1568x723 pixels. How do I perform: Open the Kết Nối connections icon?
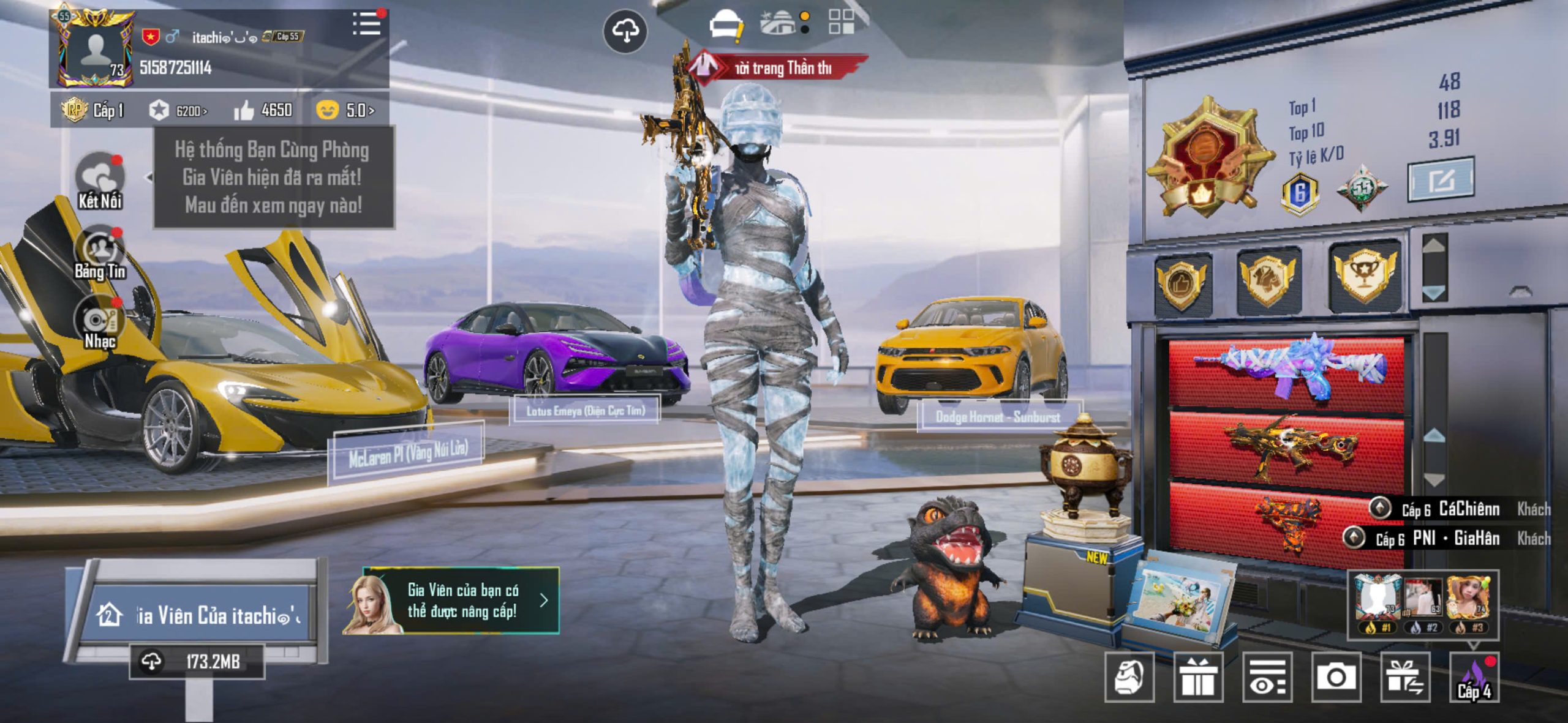pyautogui.click(x=99, y=180)
